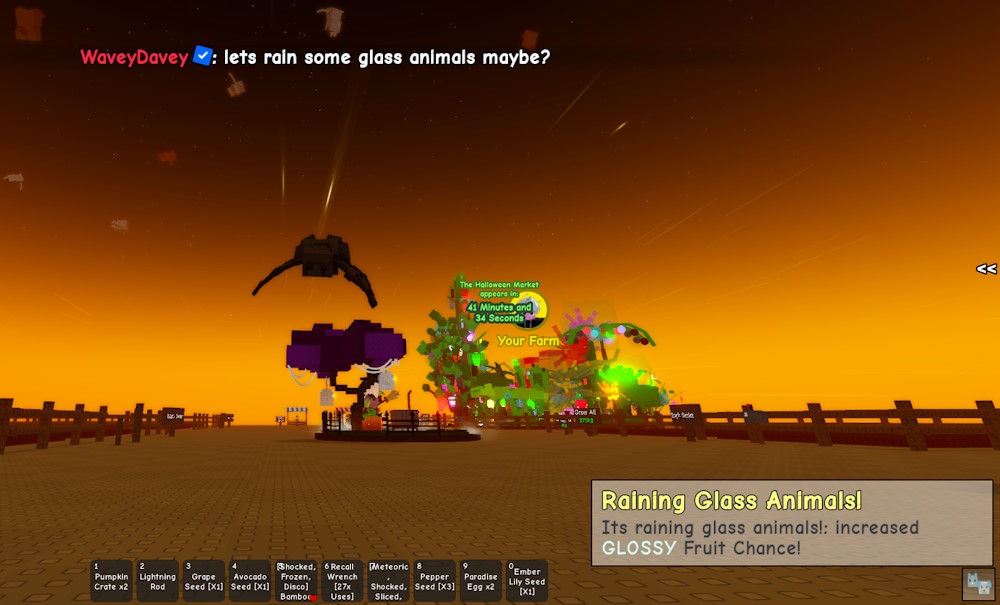Image resolution: width=1000 pixels, height=605 pixels.
Task: Equip the Ember Lily Seed slot
Action: [527, 581]
